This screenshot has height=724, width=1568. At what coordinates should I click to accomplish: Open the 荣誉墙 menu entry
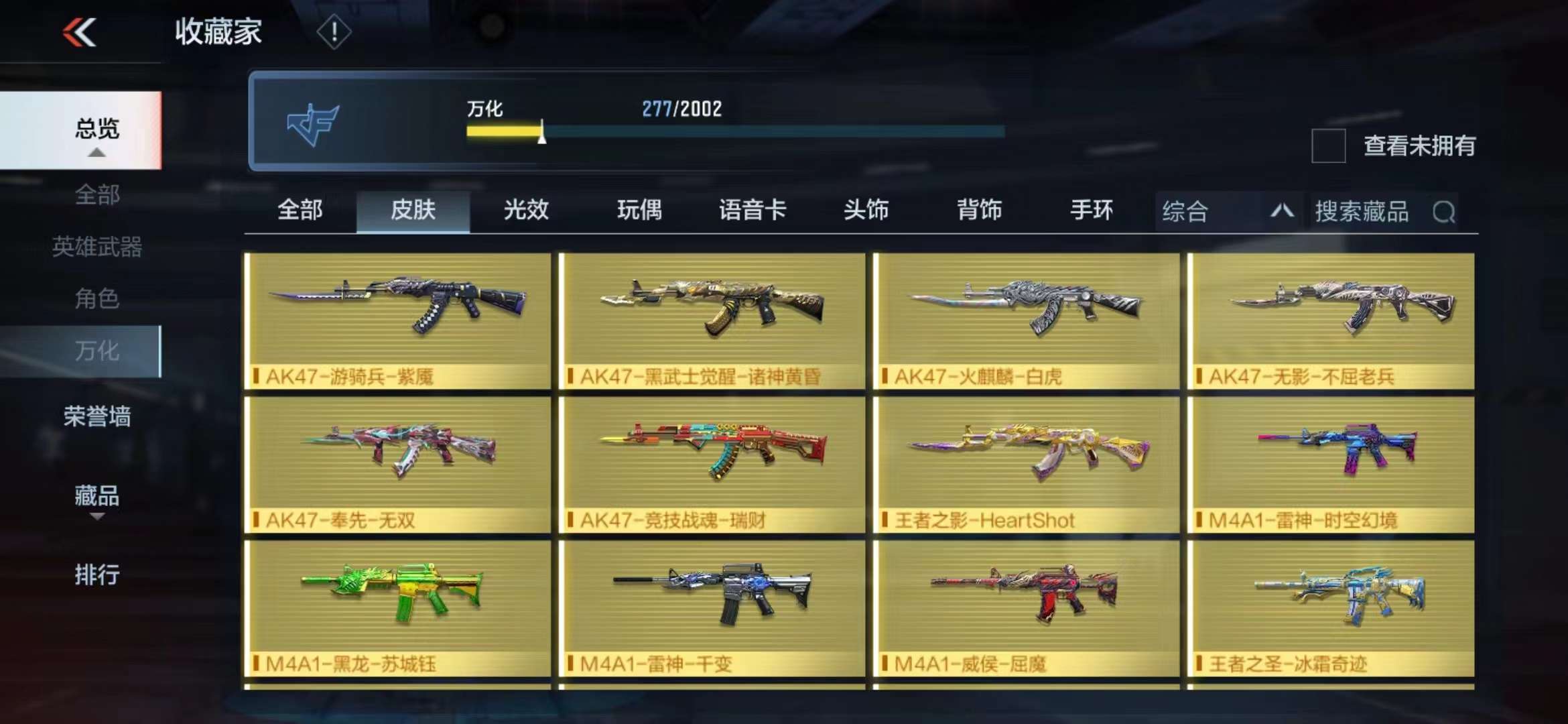(97, 416)
